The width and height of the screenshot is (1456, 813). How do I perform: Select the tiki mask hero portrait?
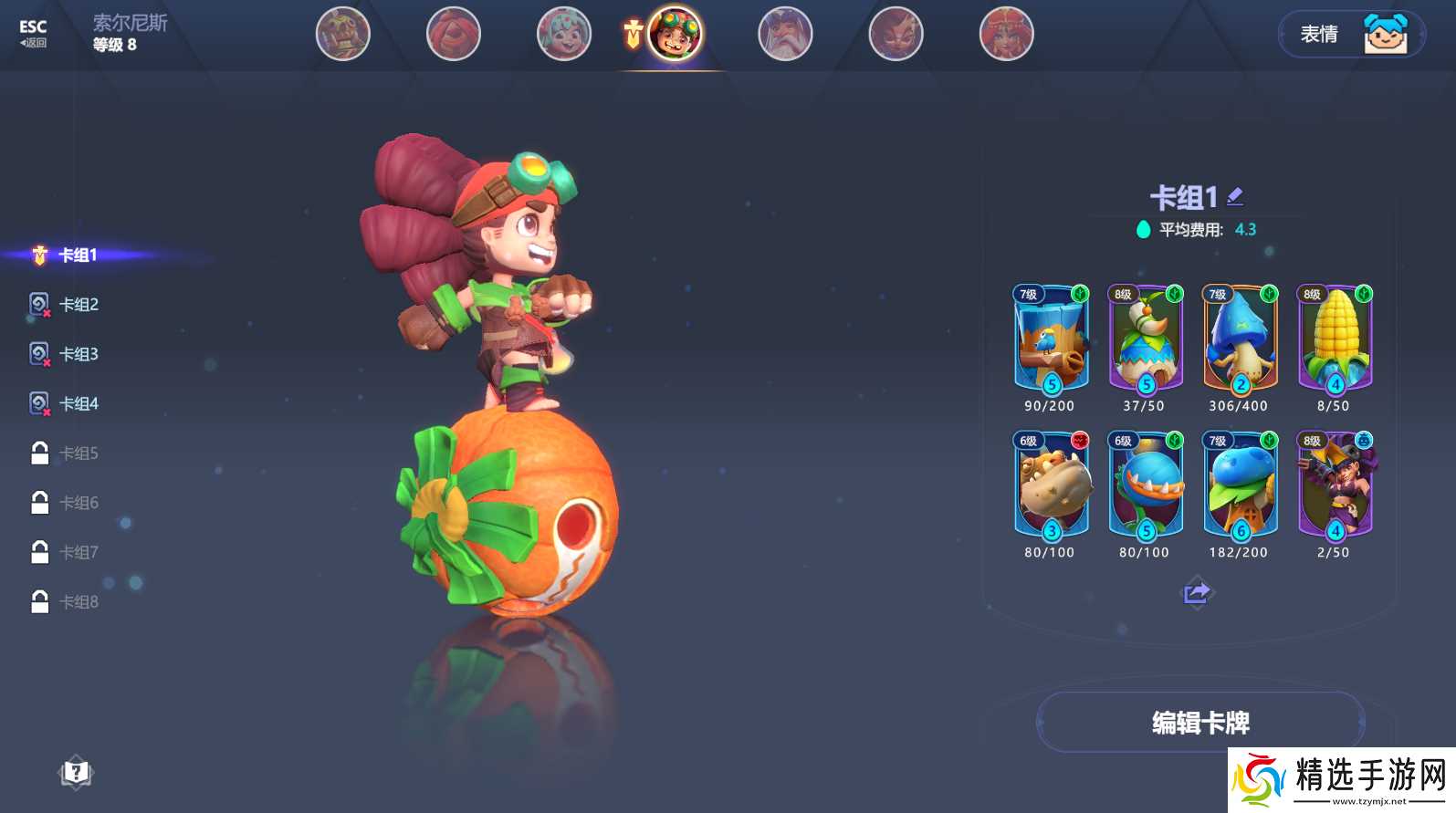pyautogui.click(x=342, y=35)
